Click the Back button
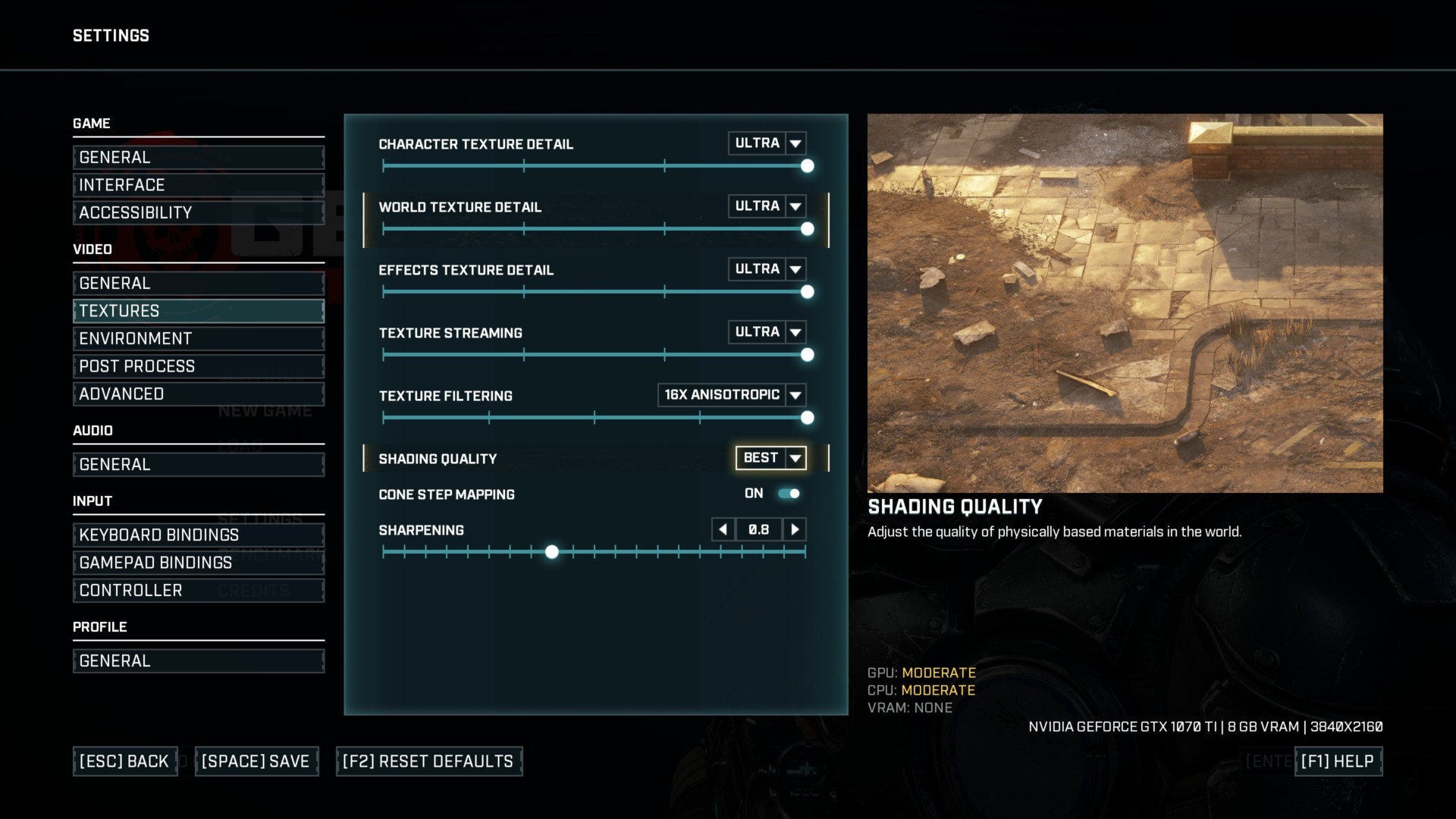Image resolution: width=1456 pixels, height=819 pixels. 124,761
